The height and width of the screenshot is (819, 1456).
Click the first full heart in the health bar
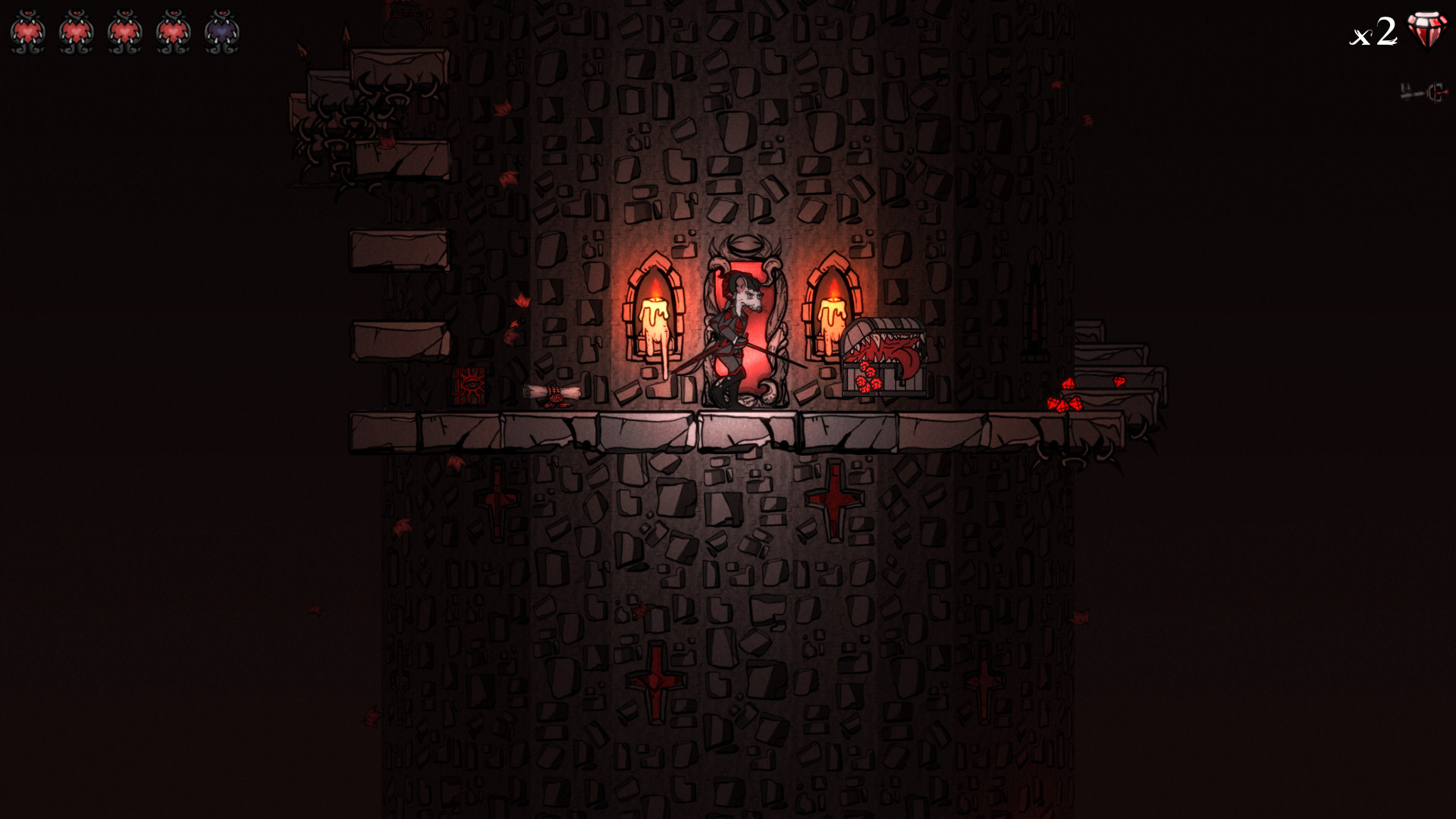[x=28, y=30]
